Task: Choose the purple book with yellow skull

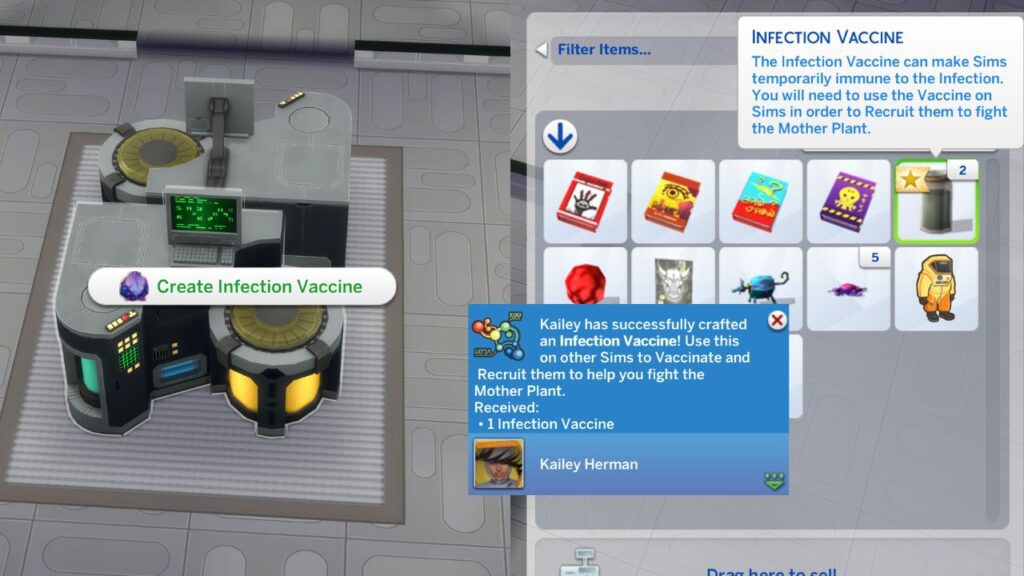Action: coord(848,201)
